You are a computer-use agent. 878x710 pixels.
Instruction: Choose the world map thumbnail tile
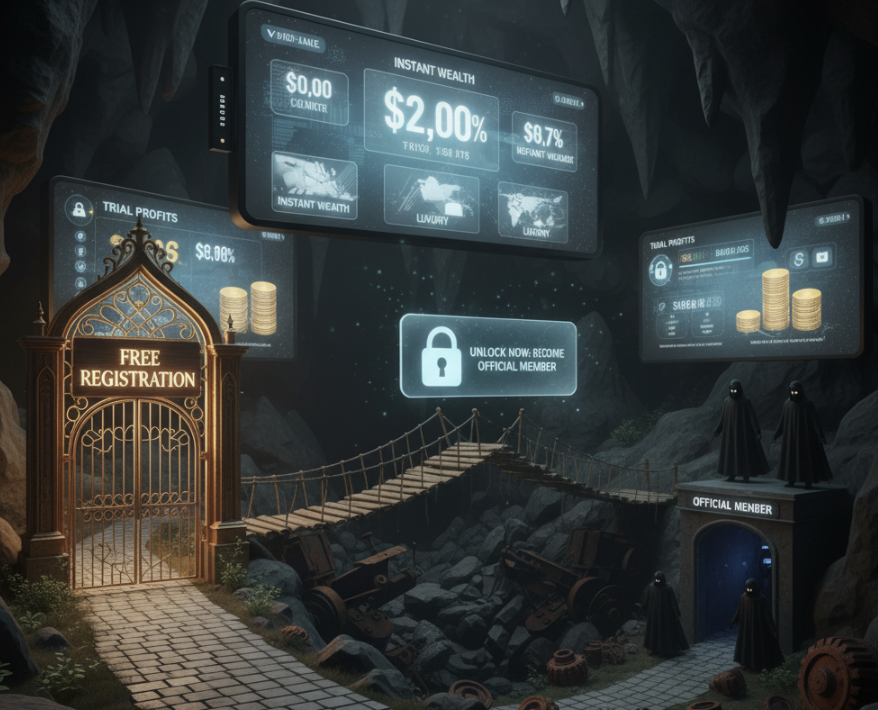point(531,211)
